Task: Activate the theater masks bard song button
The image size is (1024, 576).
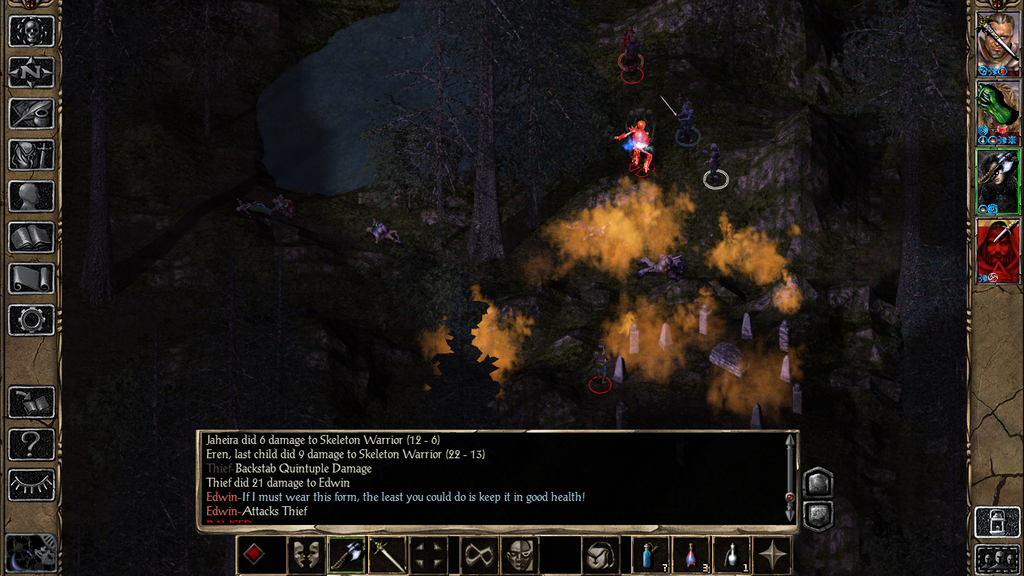Action: pos(305,555)
